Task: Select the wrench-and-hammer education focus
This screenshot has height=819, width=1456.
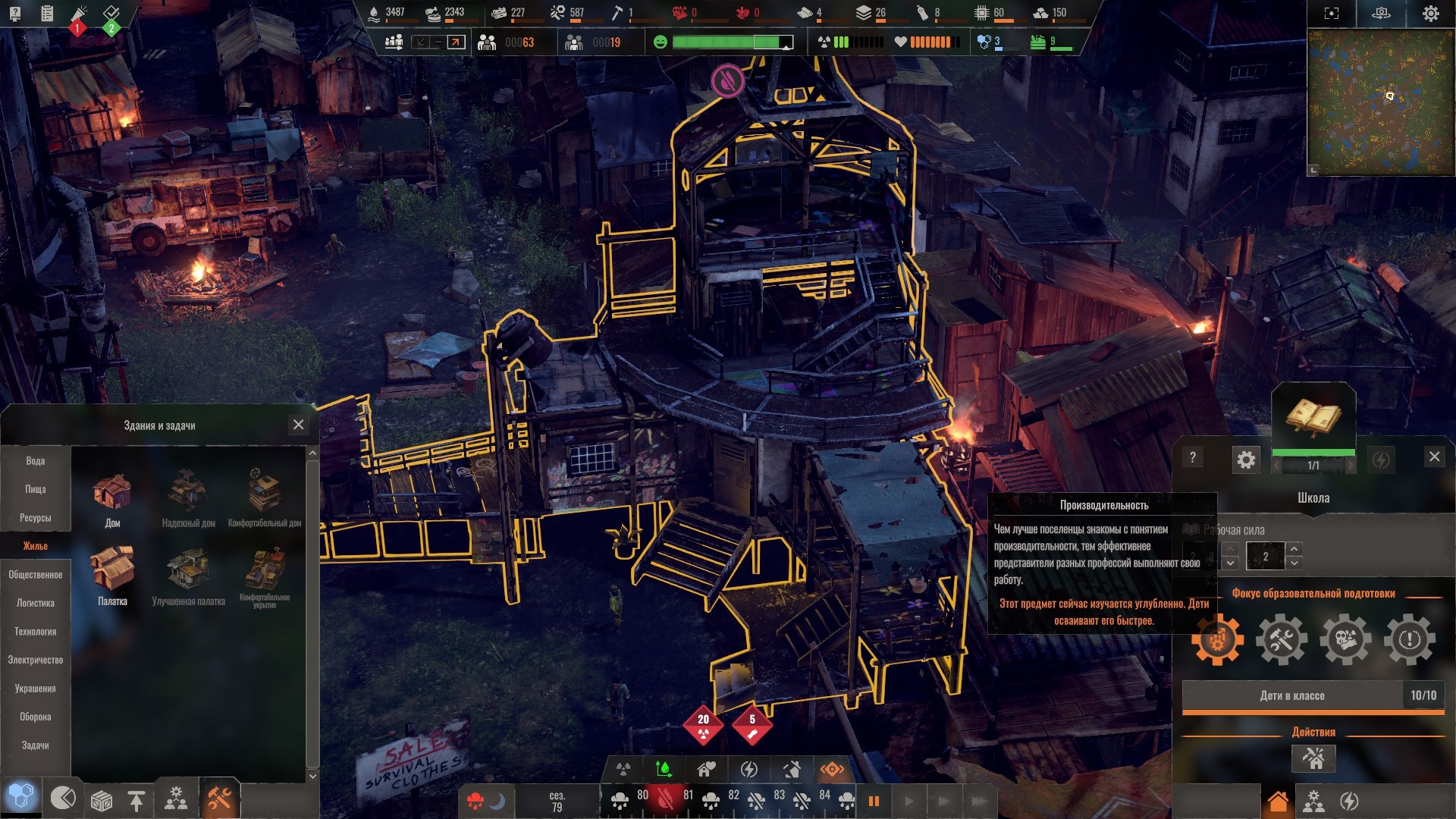Action: point(1282,640)
